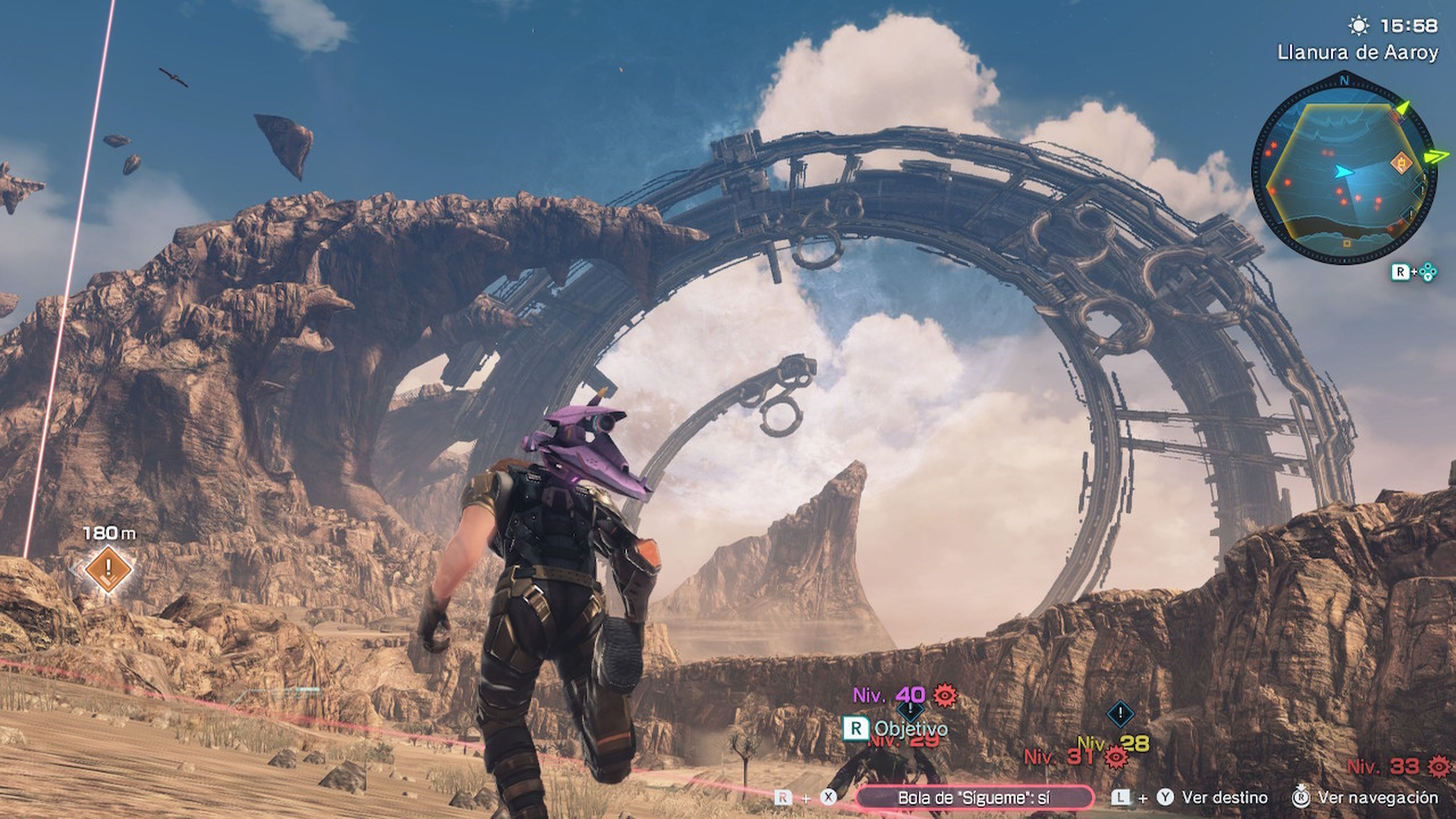The width and height of the screenshot is (1456, 819).
Task: Select a red enemy dot on the minimap
Action: 1340,190
